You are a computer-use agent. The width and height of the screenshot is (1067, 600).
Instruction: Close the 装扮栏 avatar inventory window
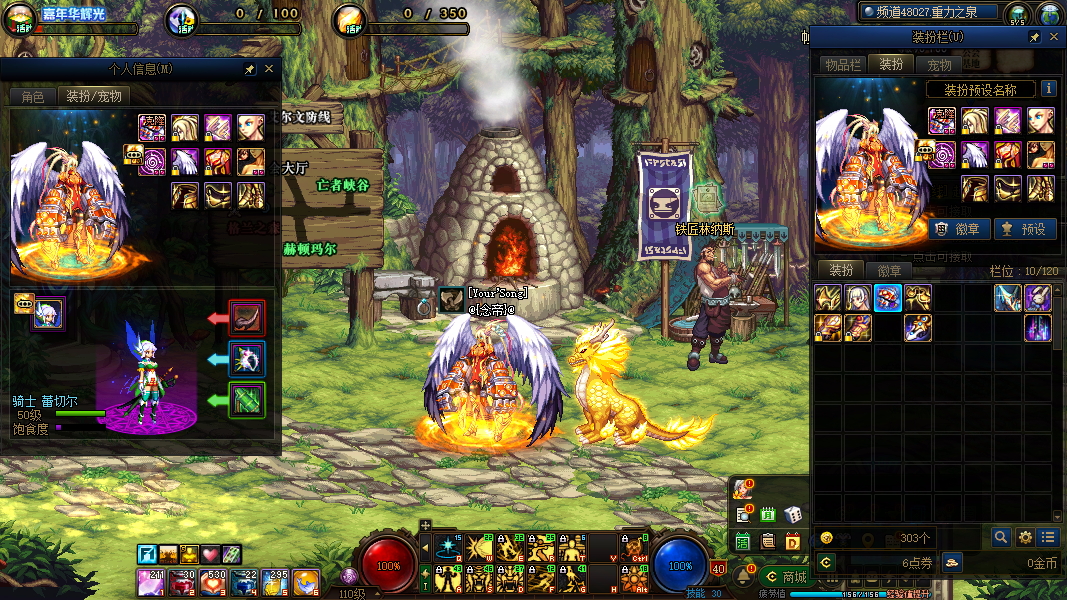click(1054, 37)
